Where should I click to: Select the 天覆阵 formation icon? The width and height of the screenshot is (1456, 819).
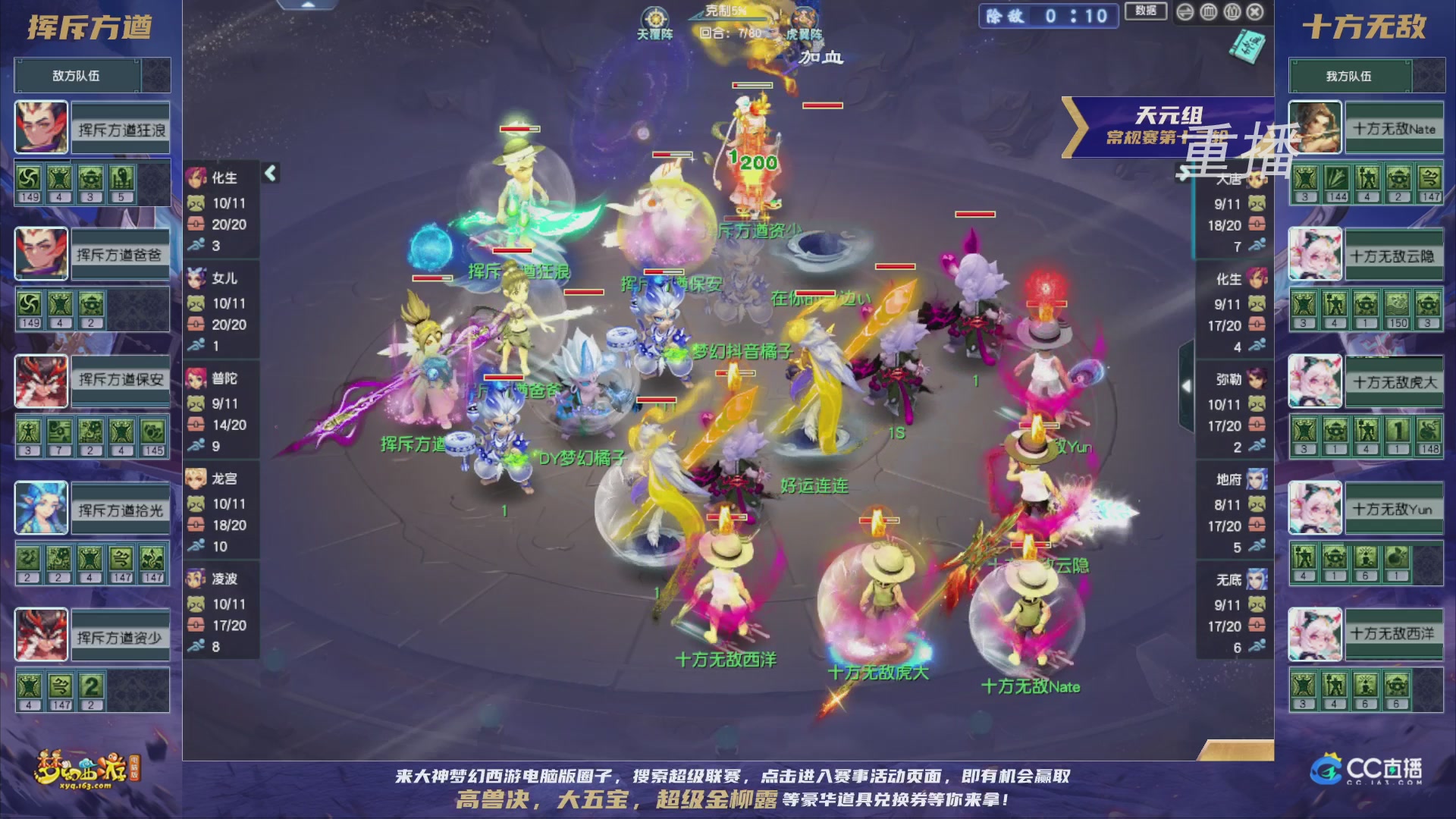point(654,18)
